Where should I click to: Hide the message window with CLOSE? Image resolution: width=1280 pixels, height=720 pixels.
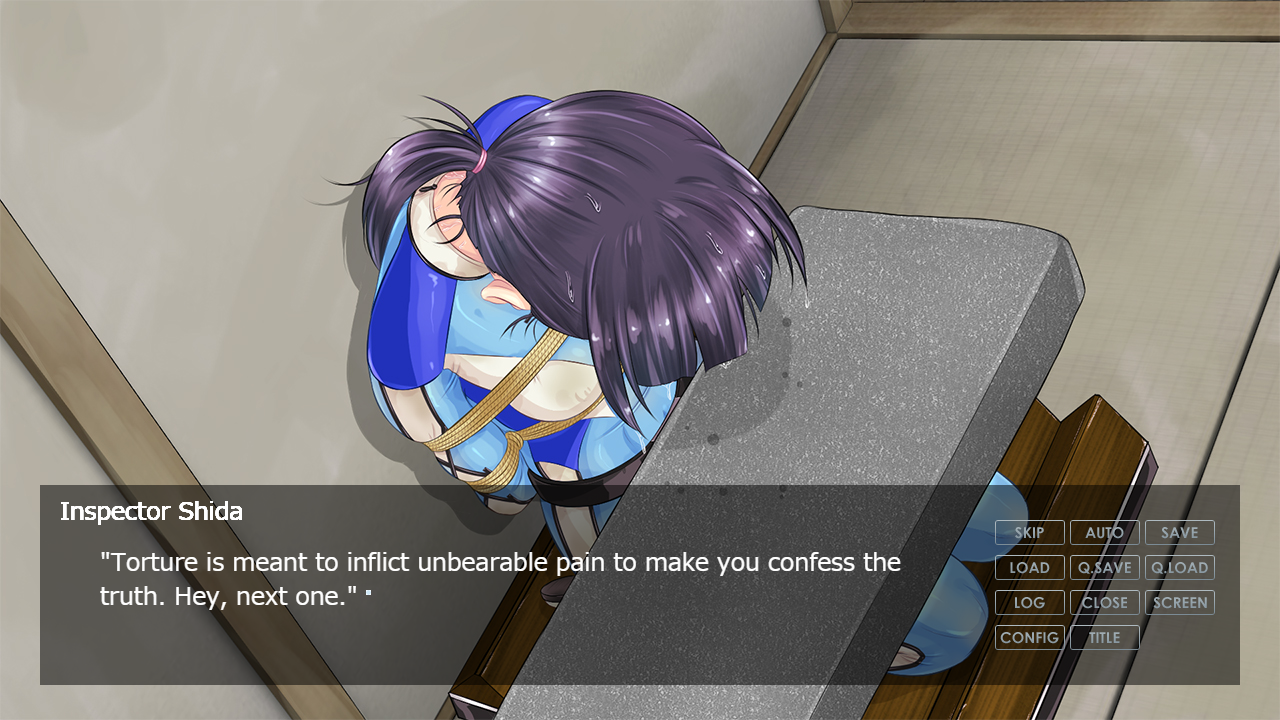point(1104,603)
